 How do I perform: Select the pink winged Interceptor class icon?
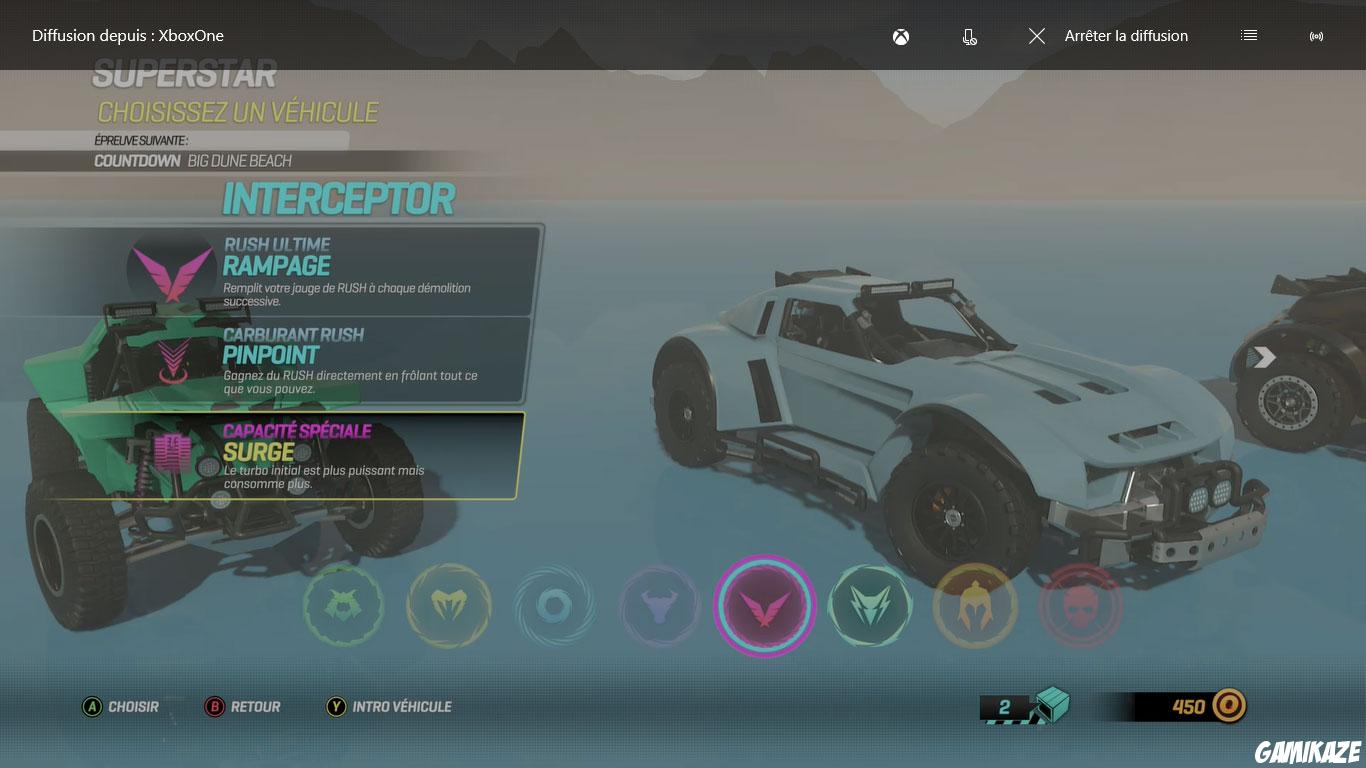pos(765,605)
